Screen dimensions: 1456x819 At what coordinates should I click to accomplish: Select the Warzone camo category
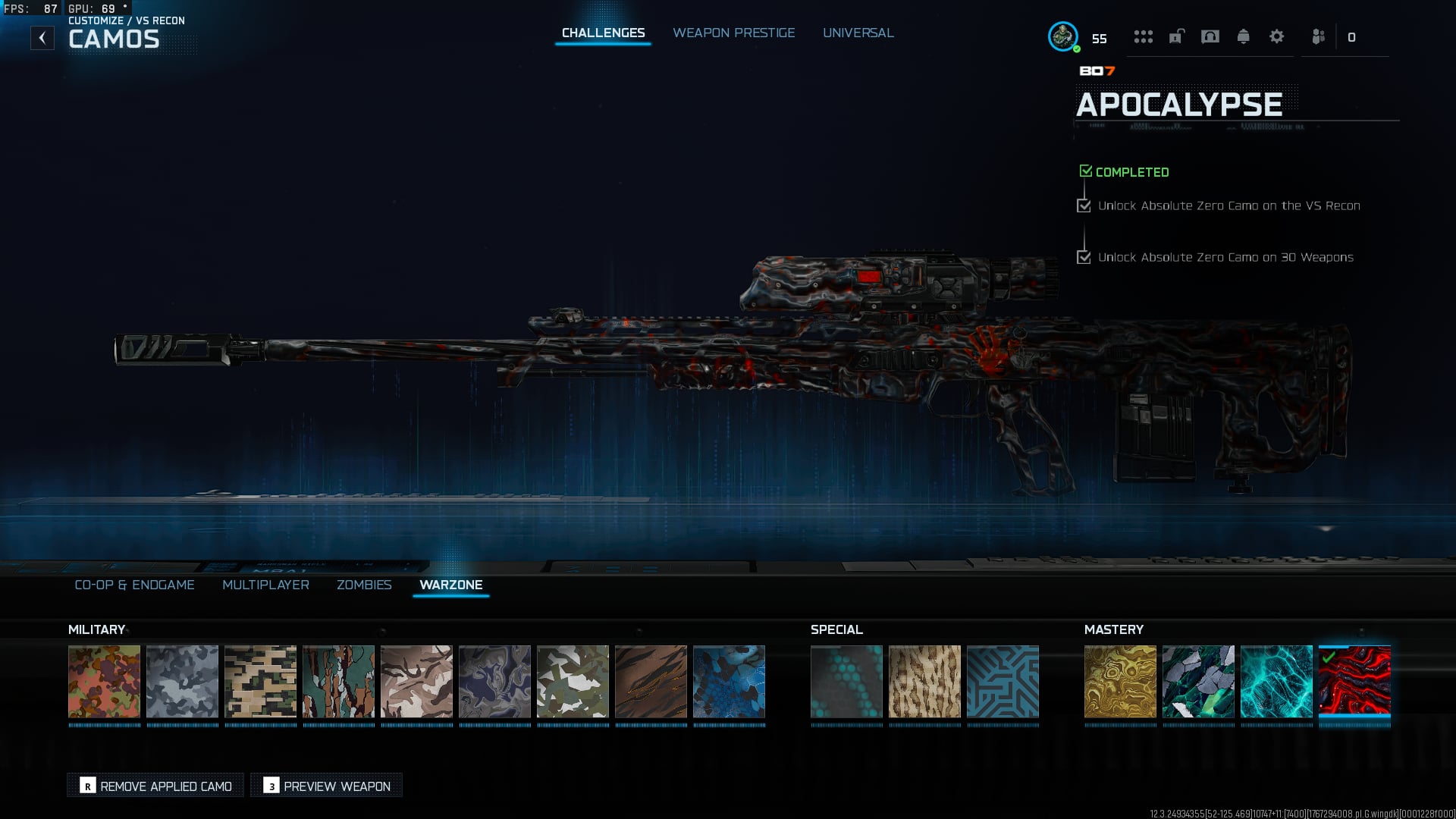click(x=450, y=585)
